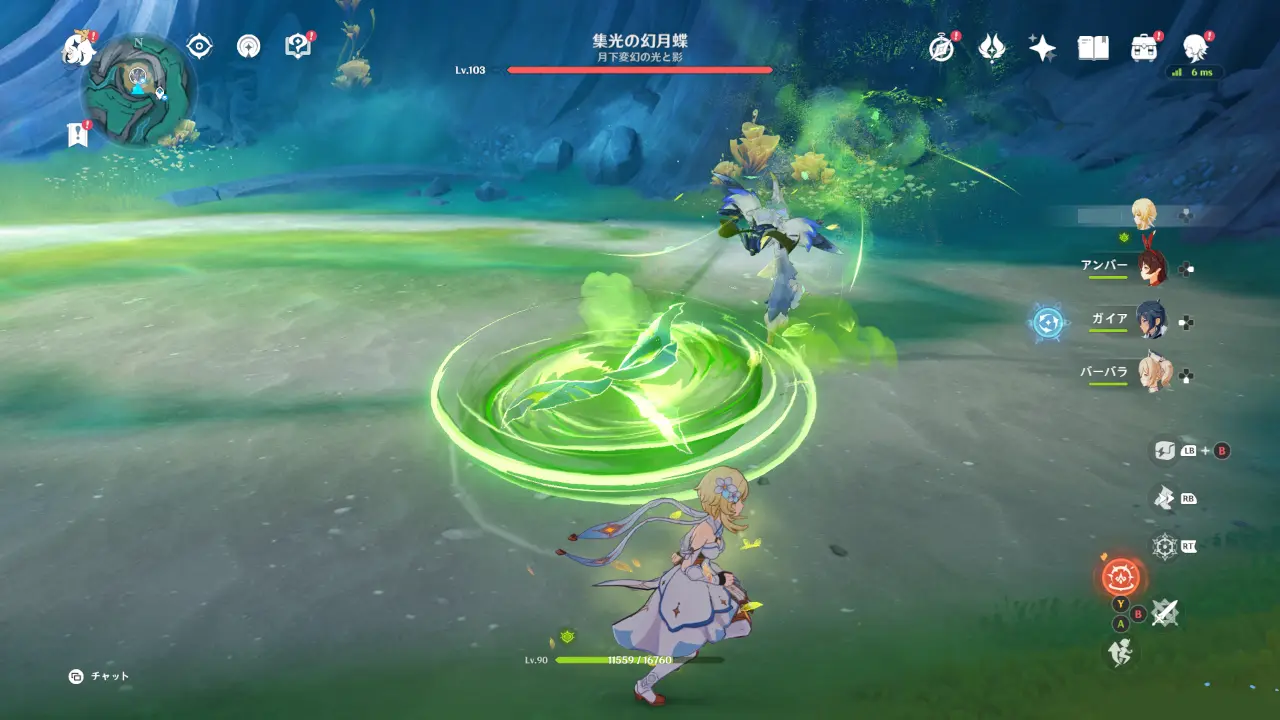This screenshot has width=1280, height=720.
Task: Trigger the glowing red Elemental Burst
Action: click(1121, 576)
